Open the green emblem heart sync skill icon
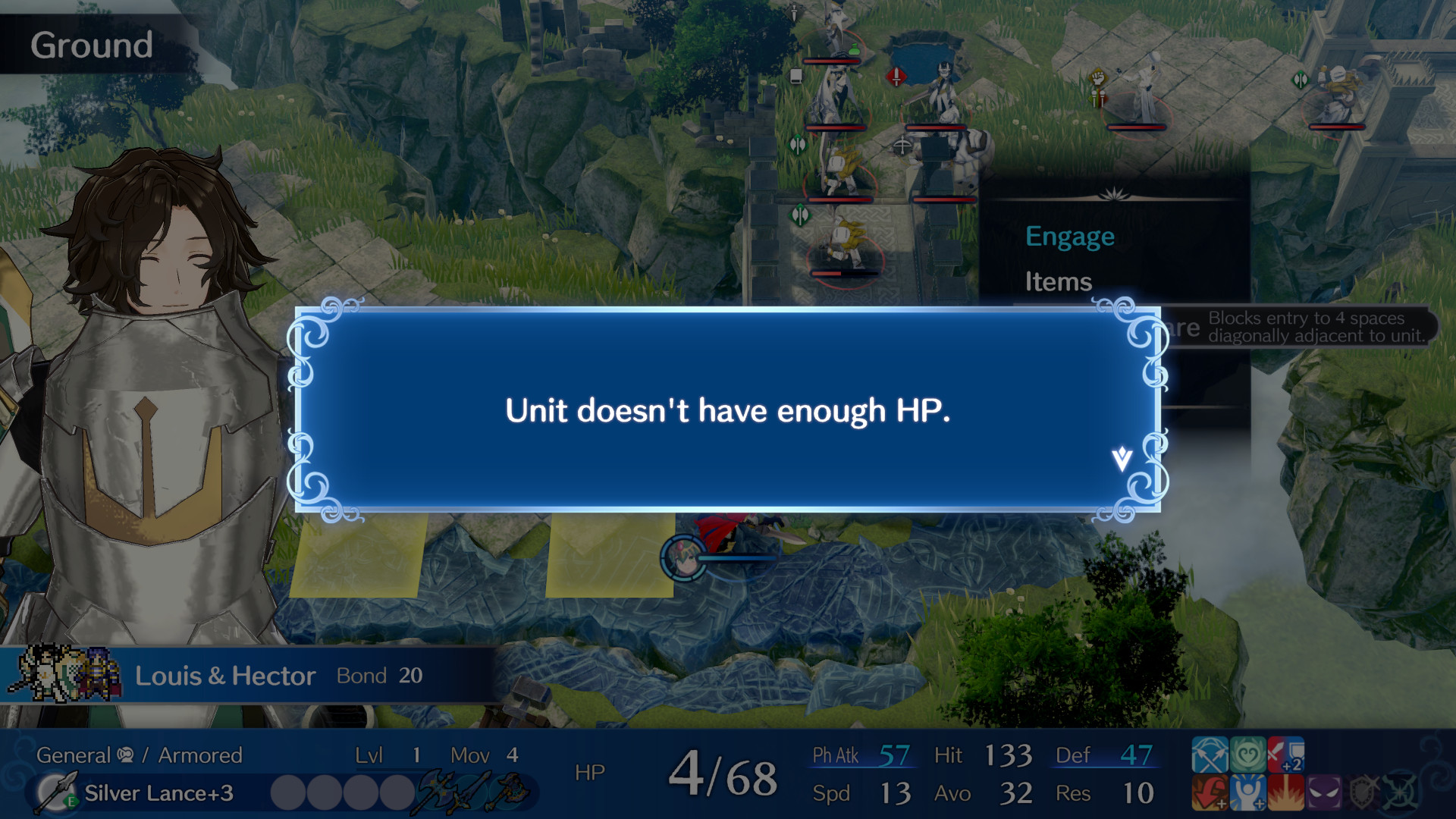The image size is (1456, 819). [1247, 755]
